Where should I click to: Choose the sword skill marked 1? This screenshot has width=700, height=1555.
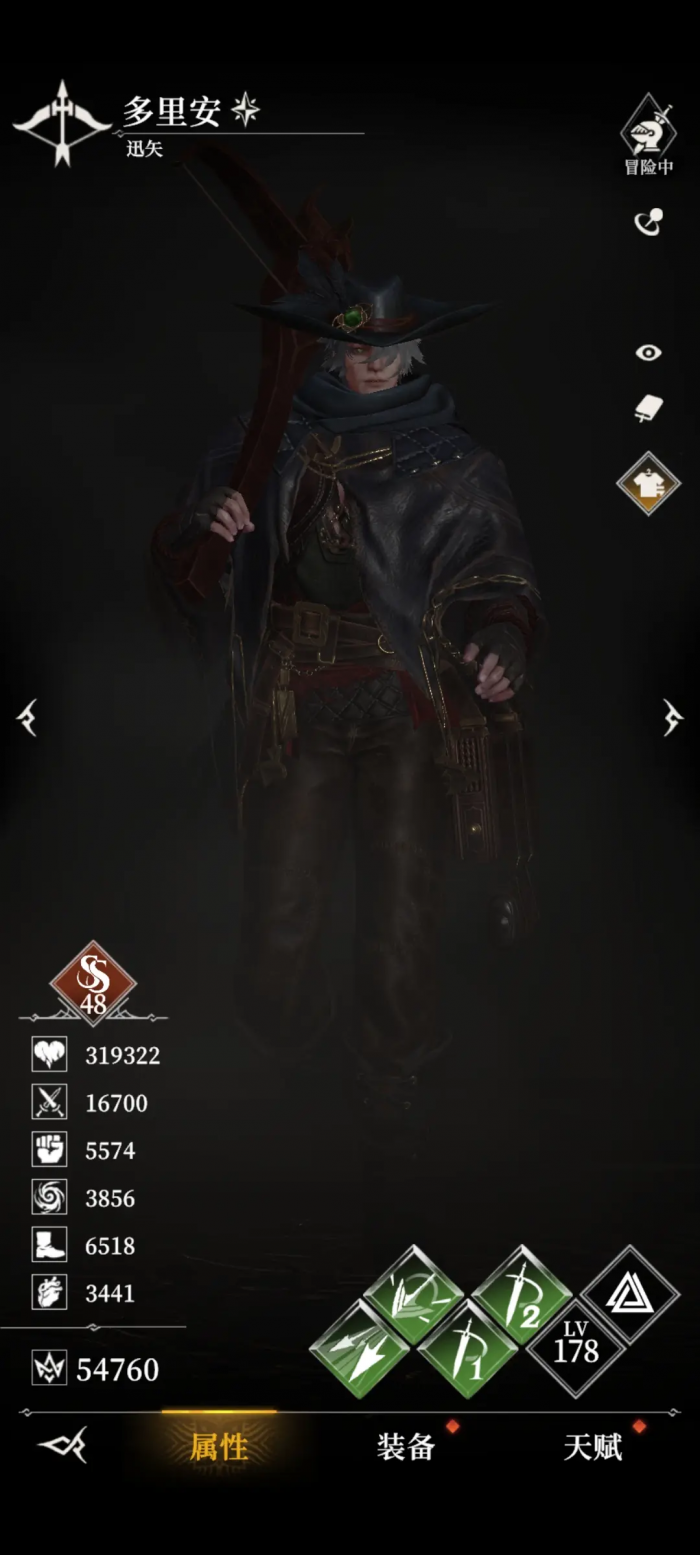(x=467, y=1349)
